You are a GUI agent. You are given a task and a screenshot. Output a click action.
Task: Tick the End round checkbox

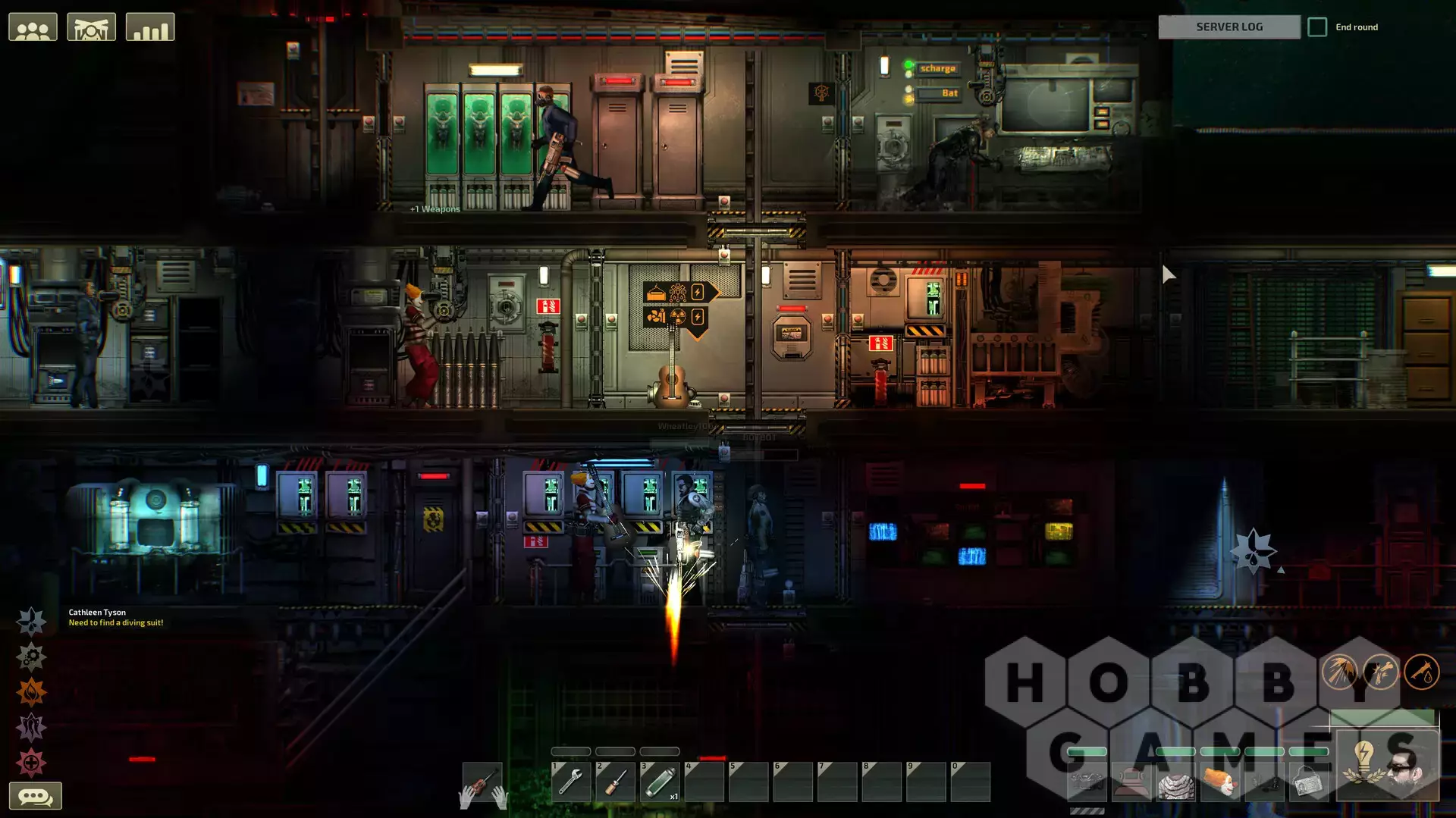coord(1317,27)
